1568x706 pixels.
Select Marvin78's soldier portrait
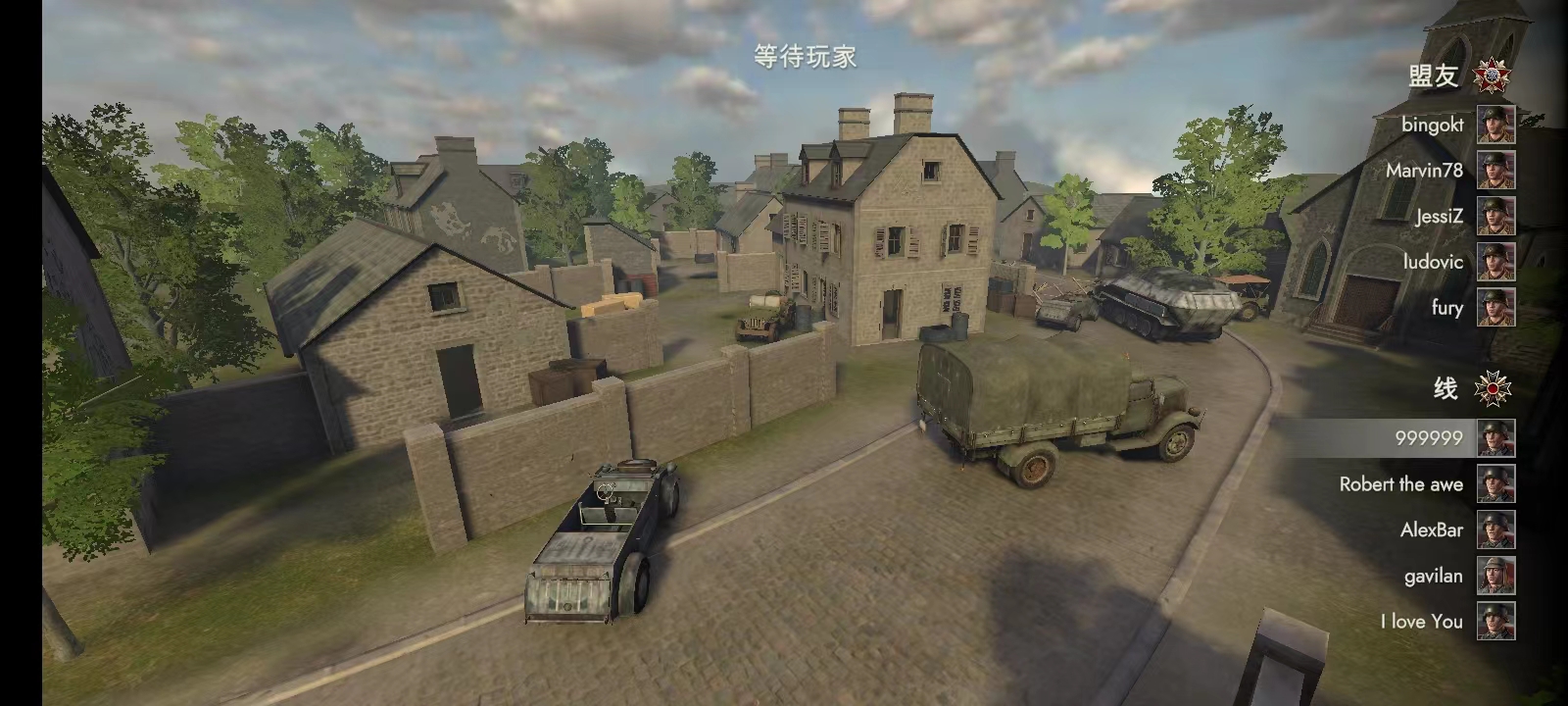tap(1494, 171)
